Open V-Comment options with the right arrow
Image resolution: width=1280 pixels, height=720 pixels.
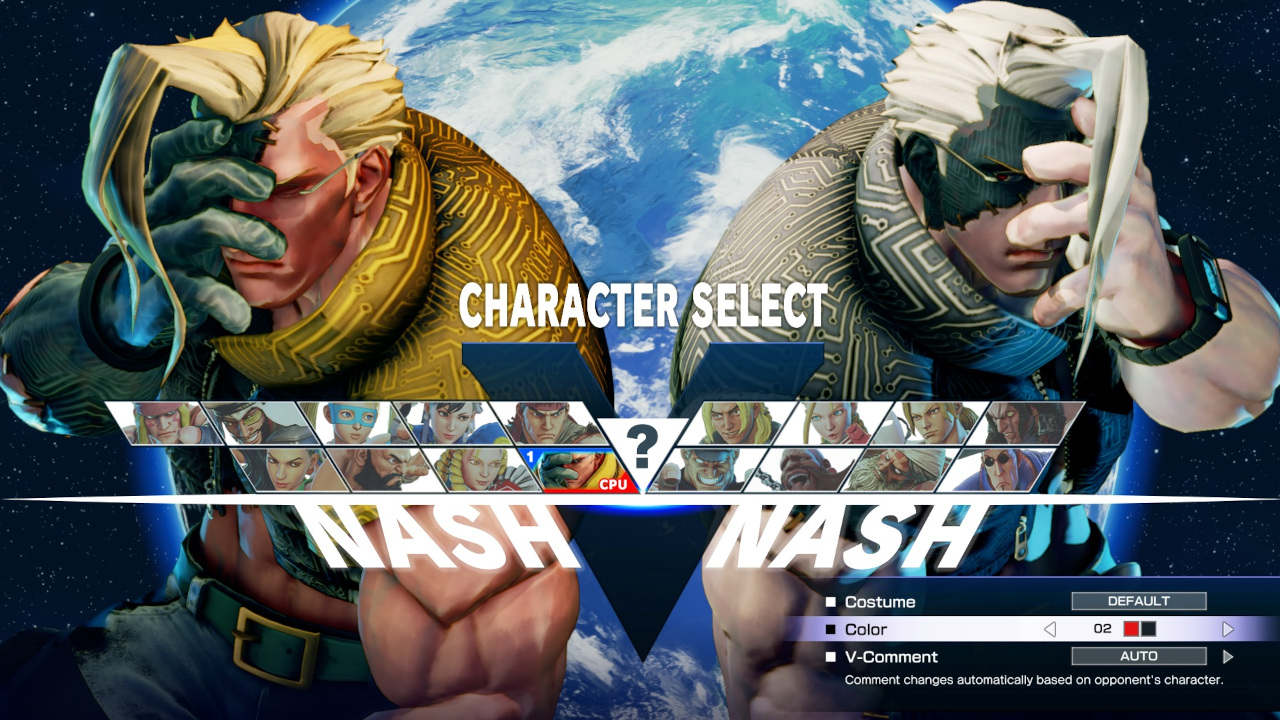[1229, 656]
